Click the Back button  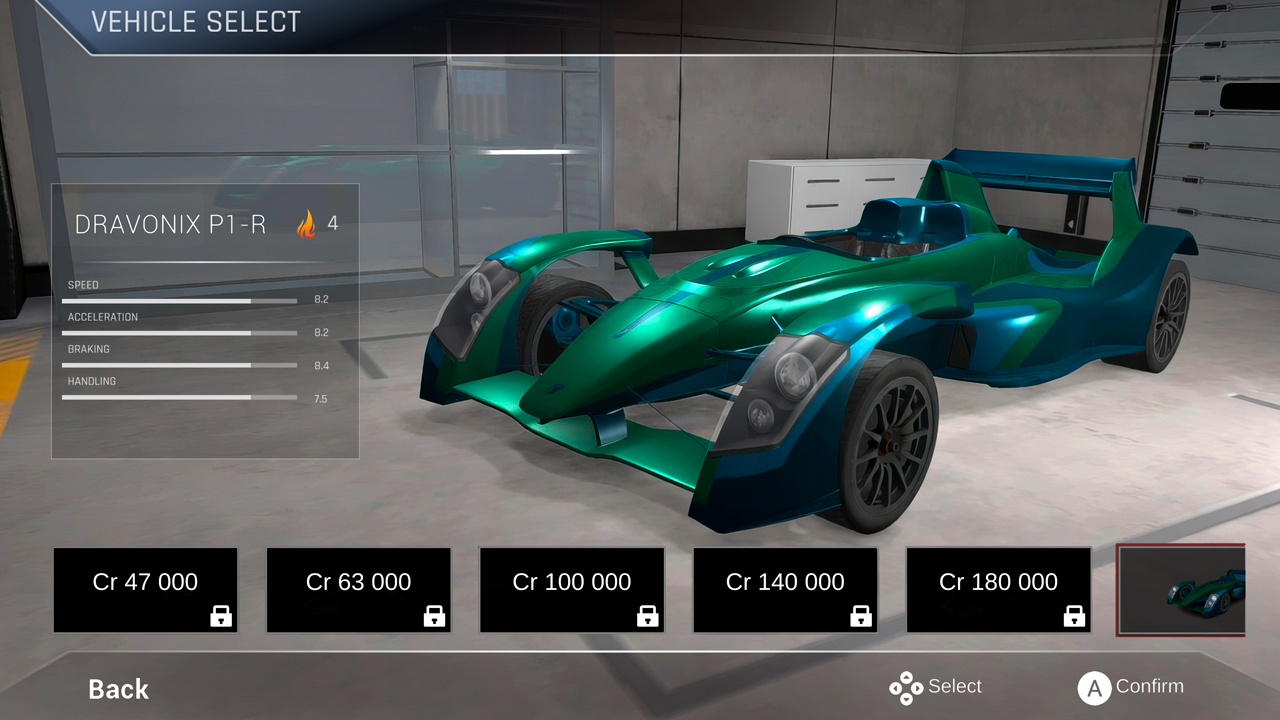pos(117,689)
